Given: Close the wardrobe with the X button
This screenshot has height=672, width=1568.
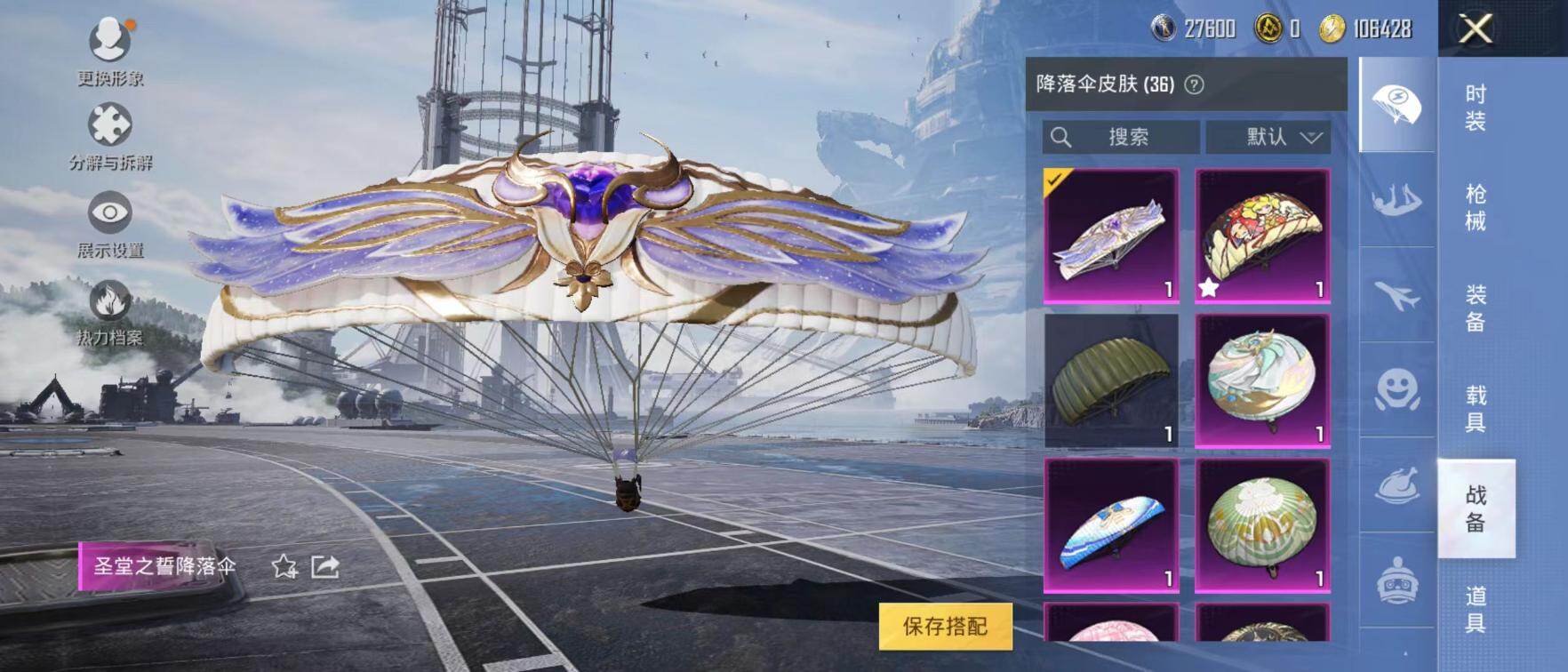Looking at the screenshot, I should tap(1476, 29).
